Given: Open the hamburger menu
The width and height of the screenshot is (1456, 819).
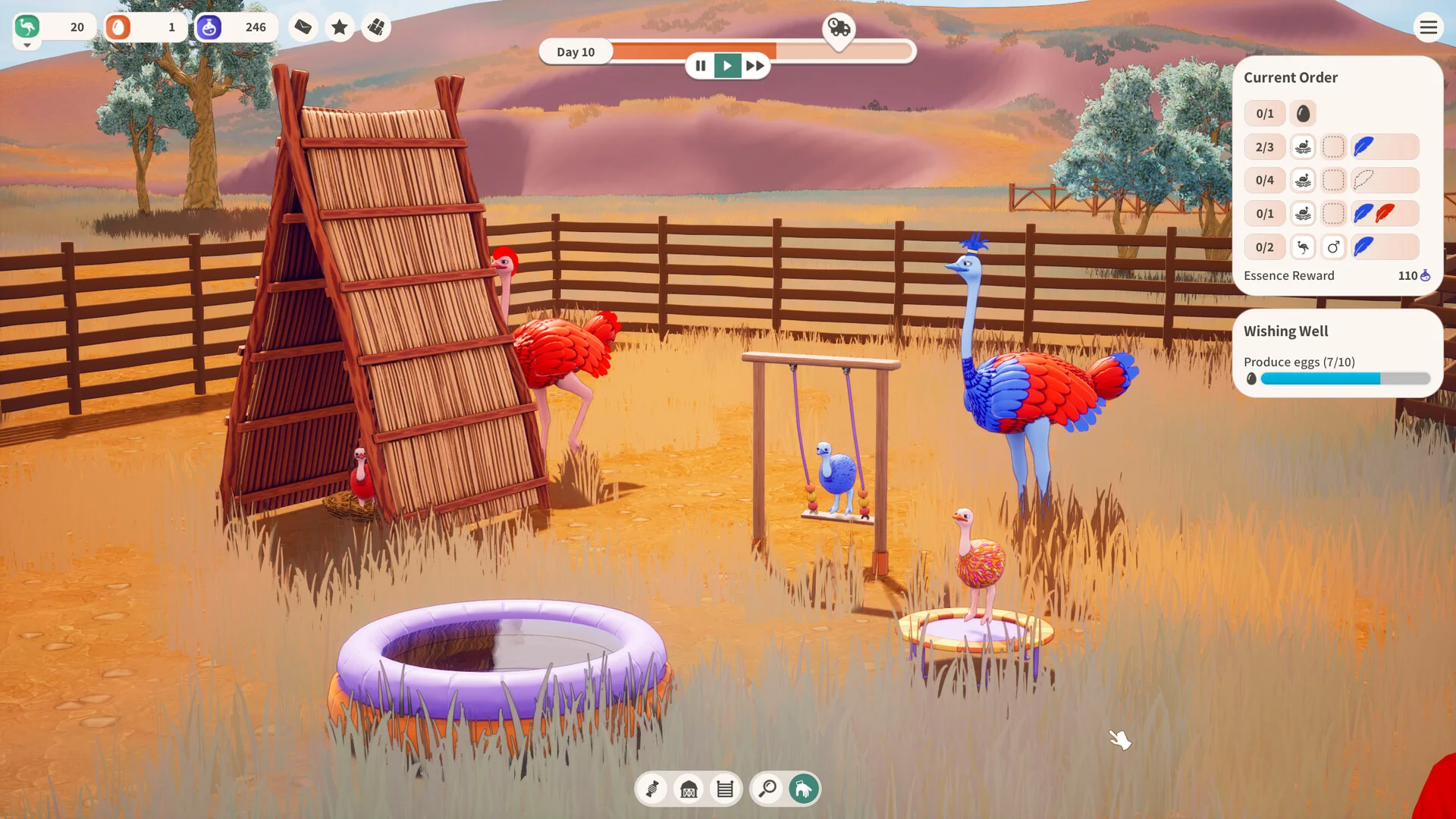Looking at the screenshot, I should click(1428, 28).
